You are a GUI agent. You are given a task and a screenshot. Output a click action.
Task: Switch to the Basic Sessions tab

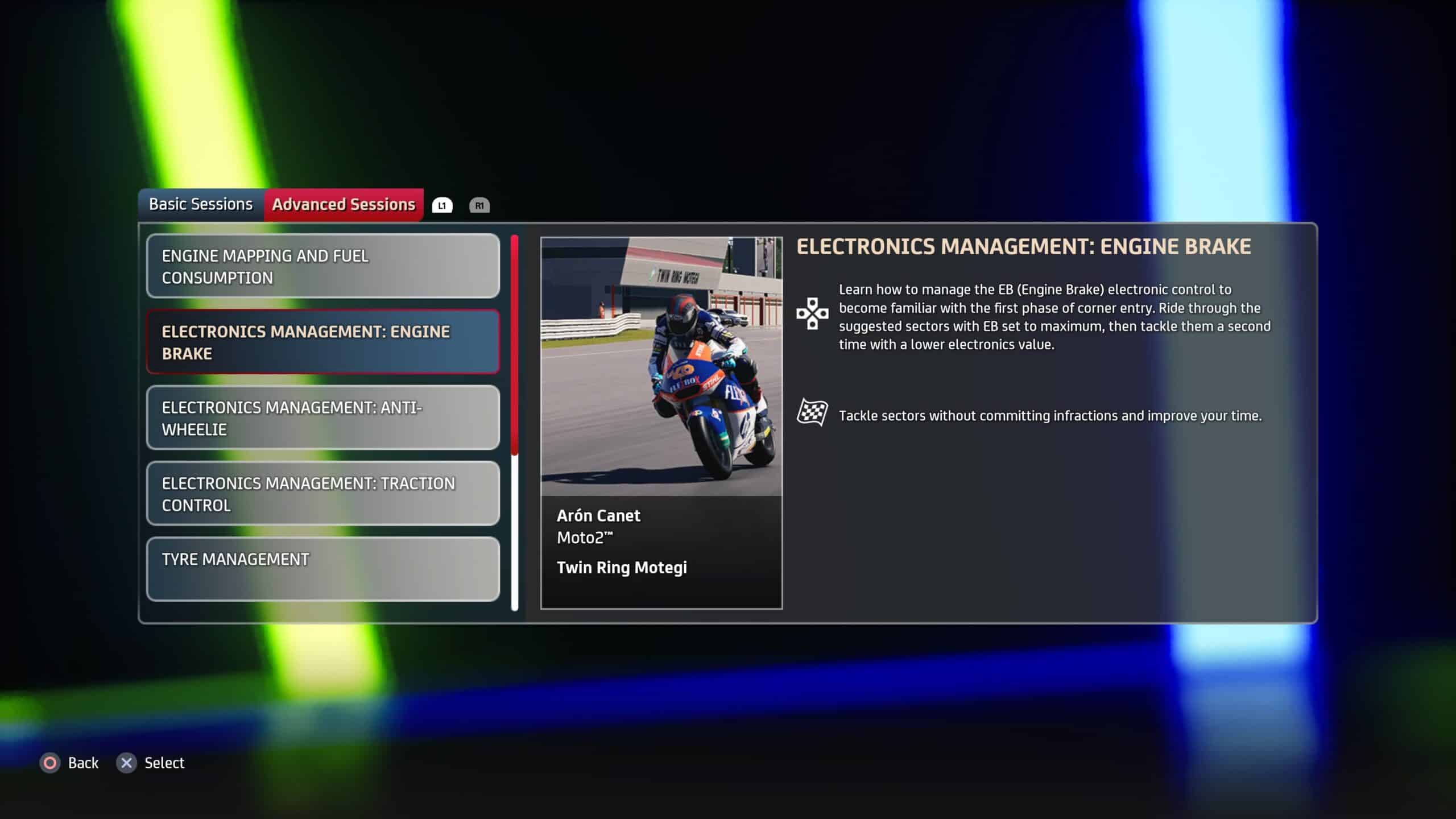[x=200, y=204]
